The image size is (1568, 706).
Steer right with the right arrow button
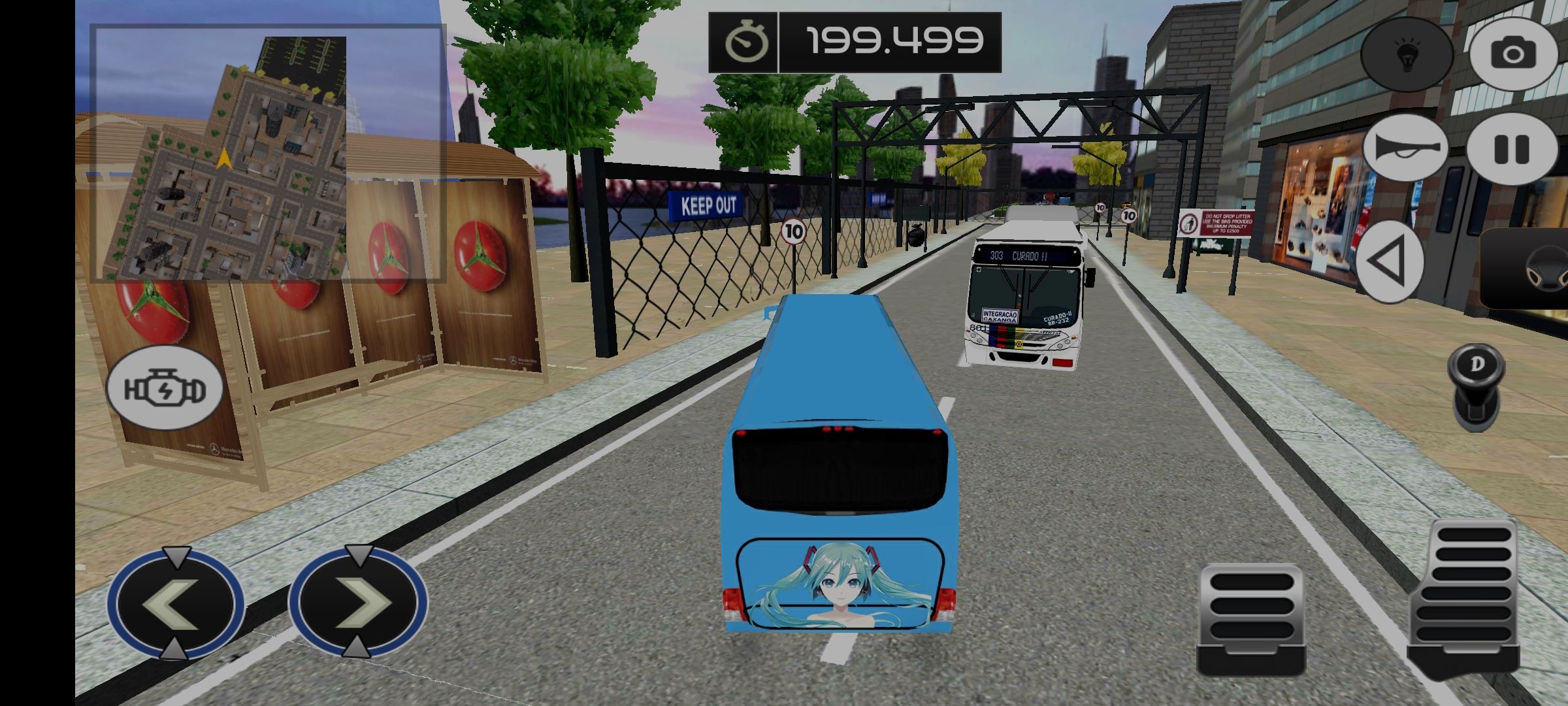point(358,602)
